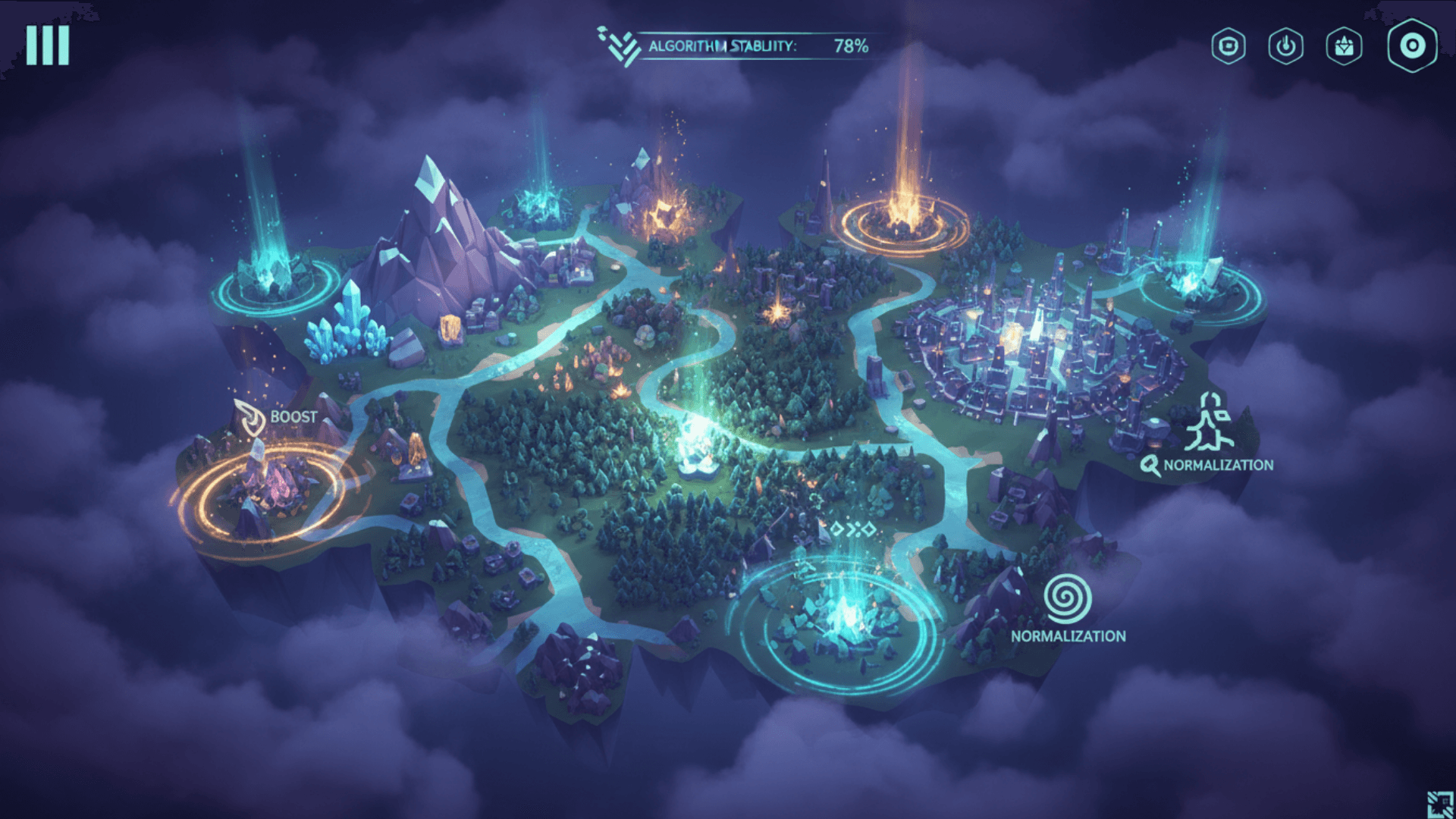Image resolution: width=1456 pixels, height=819 pixels.
Task: Select the Q glyph beside Normalization label
Action: pos(1150,464)
